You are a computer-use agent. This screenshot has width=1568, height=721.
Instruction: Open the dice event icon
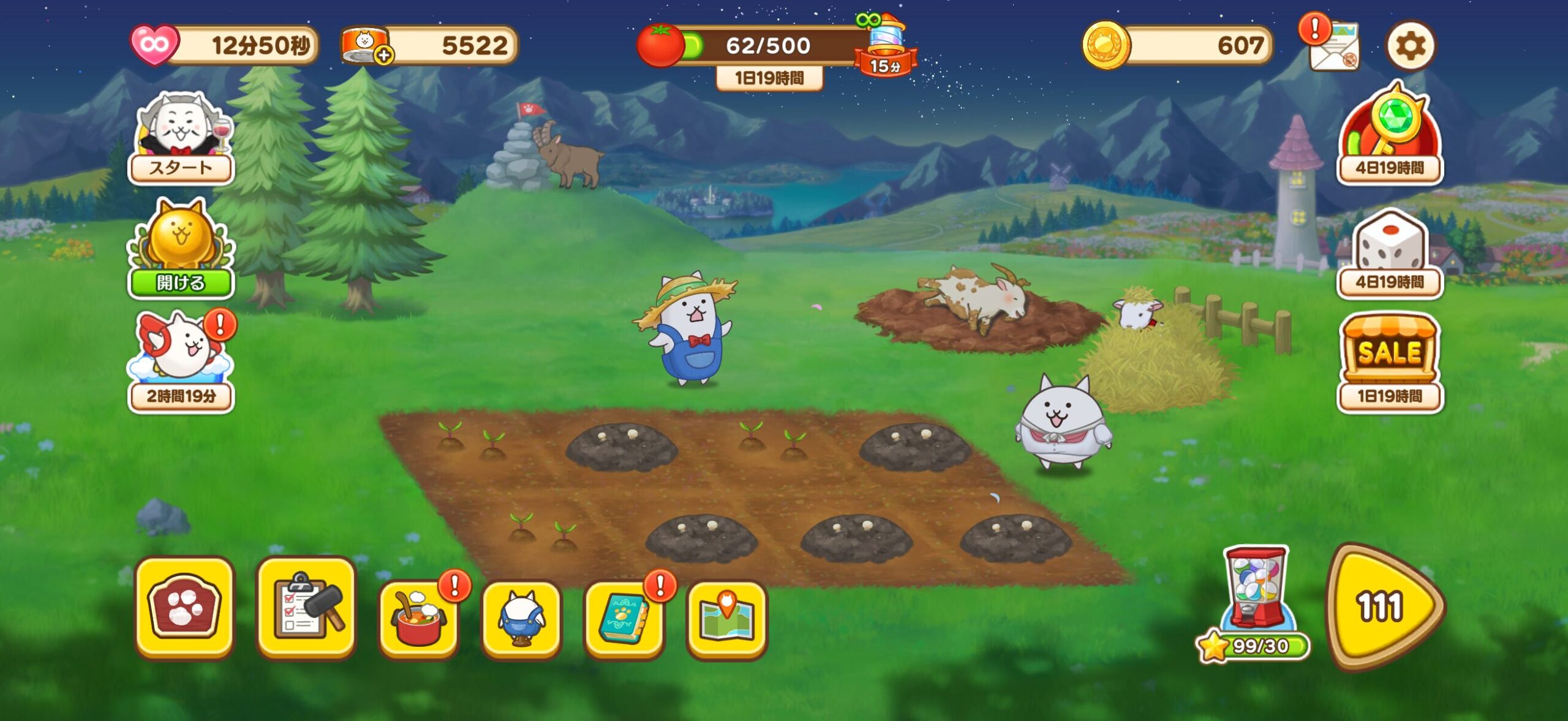click(1390, 252)
